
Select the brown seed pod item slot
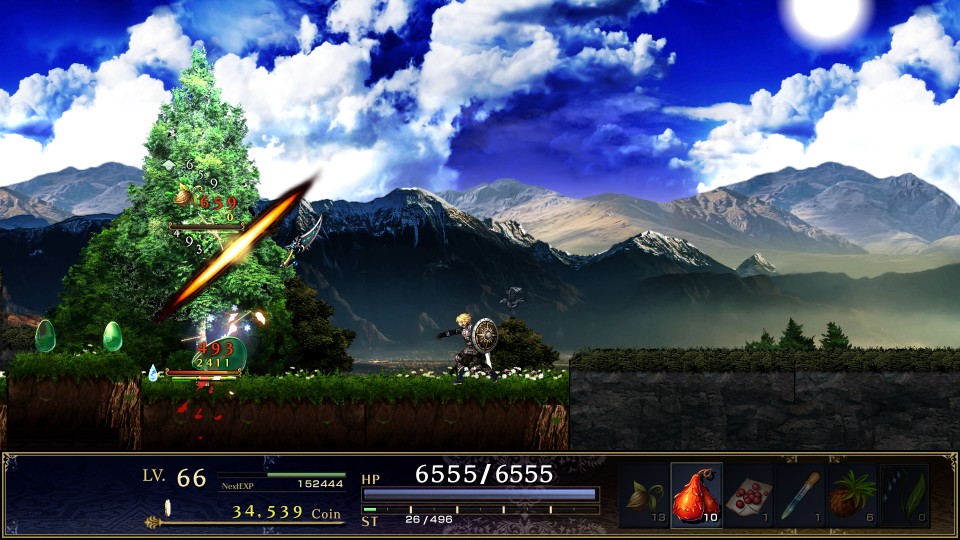pyautogui.click(x=645, y=495)
